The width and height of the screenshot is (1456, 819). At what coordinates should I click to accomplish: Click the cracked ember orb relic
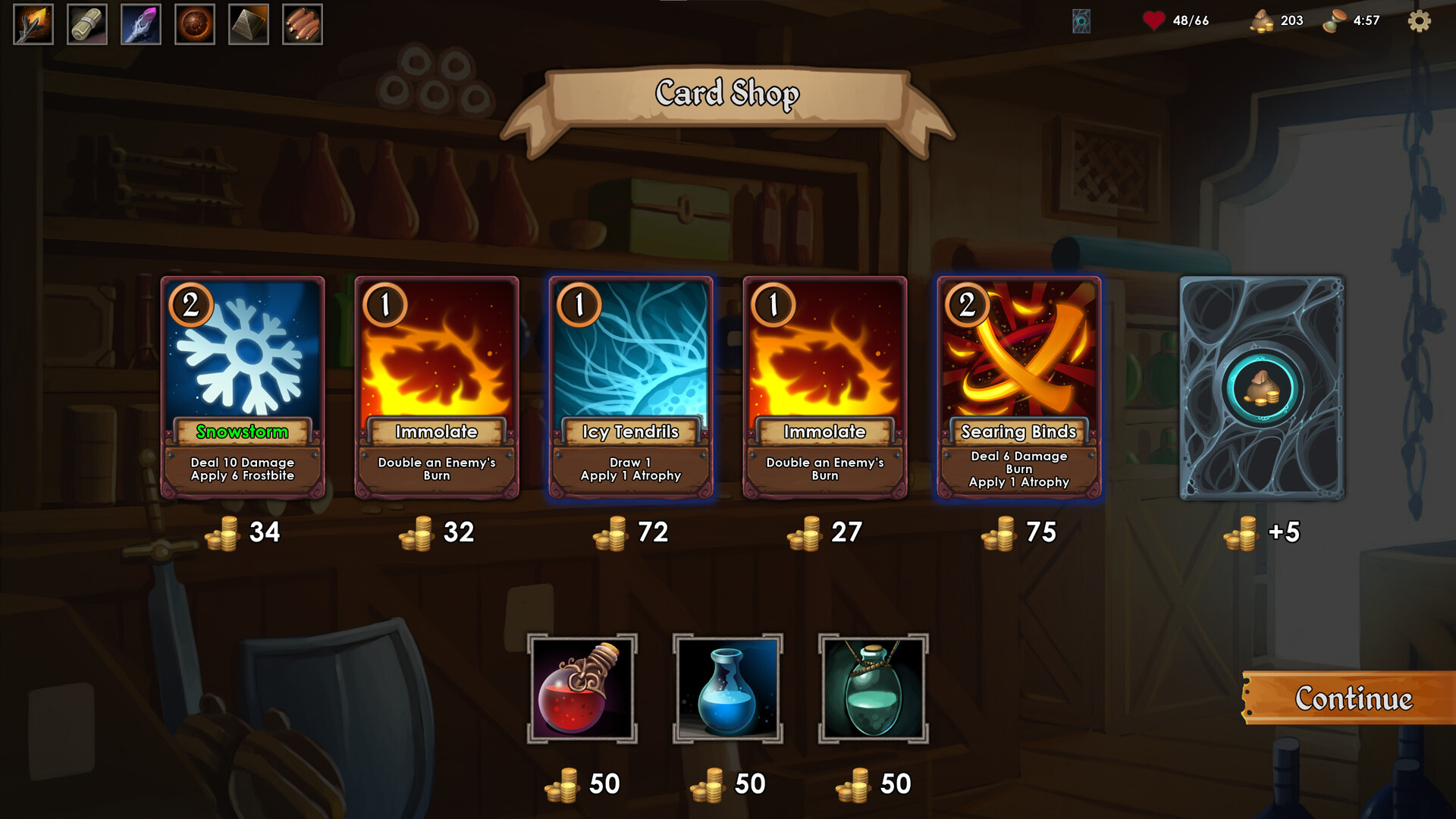[194, 25]
